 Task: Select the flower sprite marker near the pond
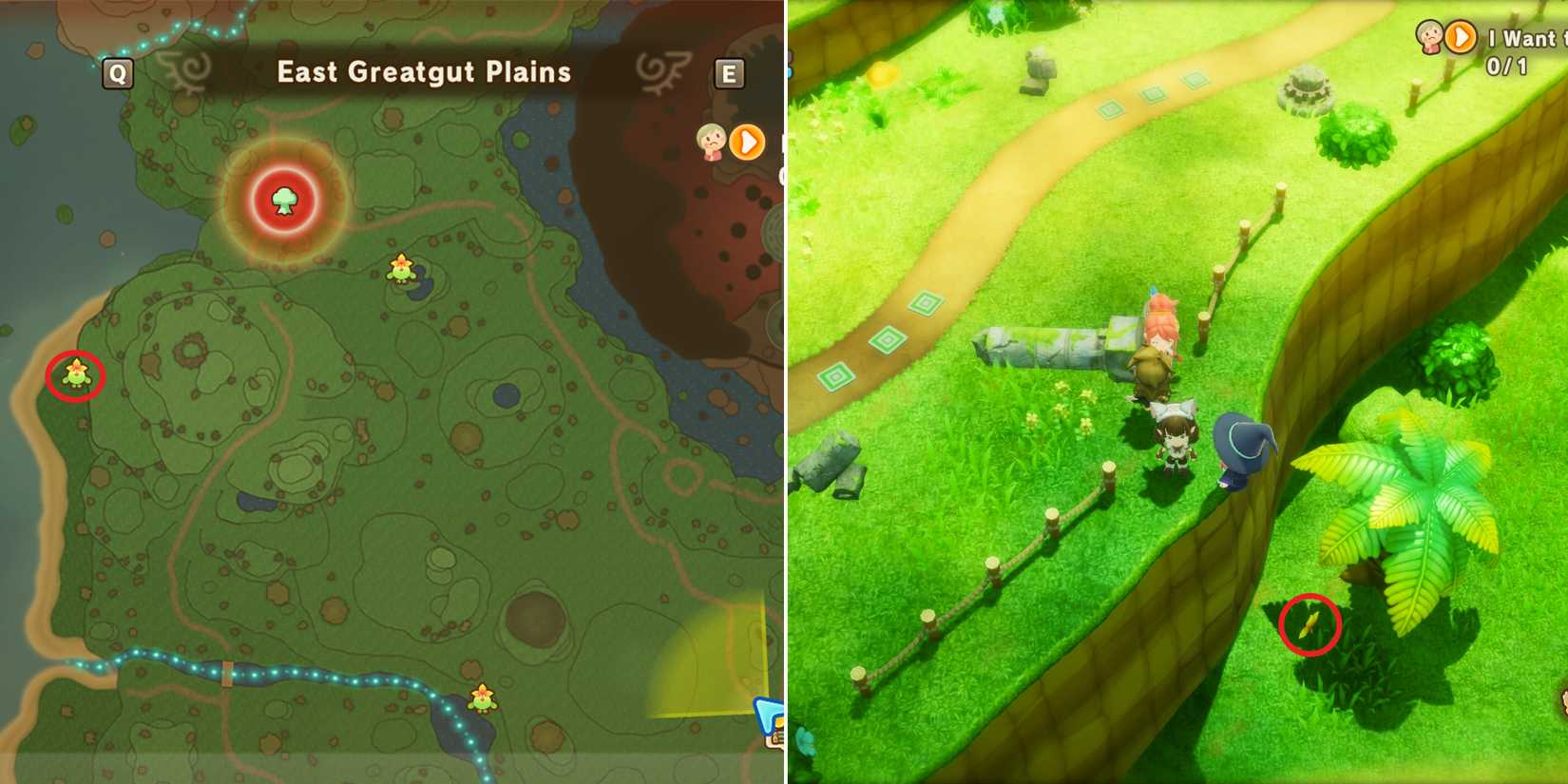tap(400, 270)
